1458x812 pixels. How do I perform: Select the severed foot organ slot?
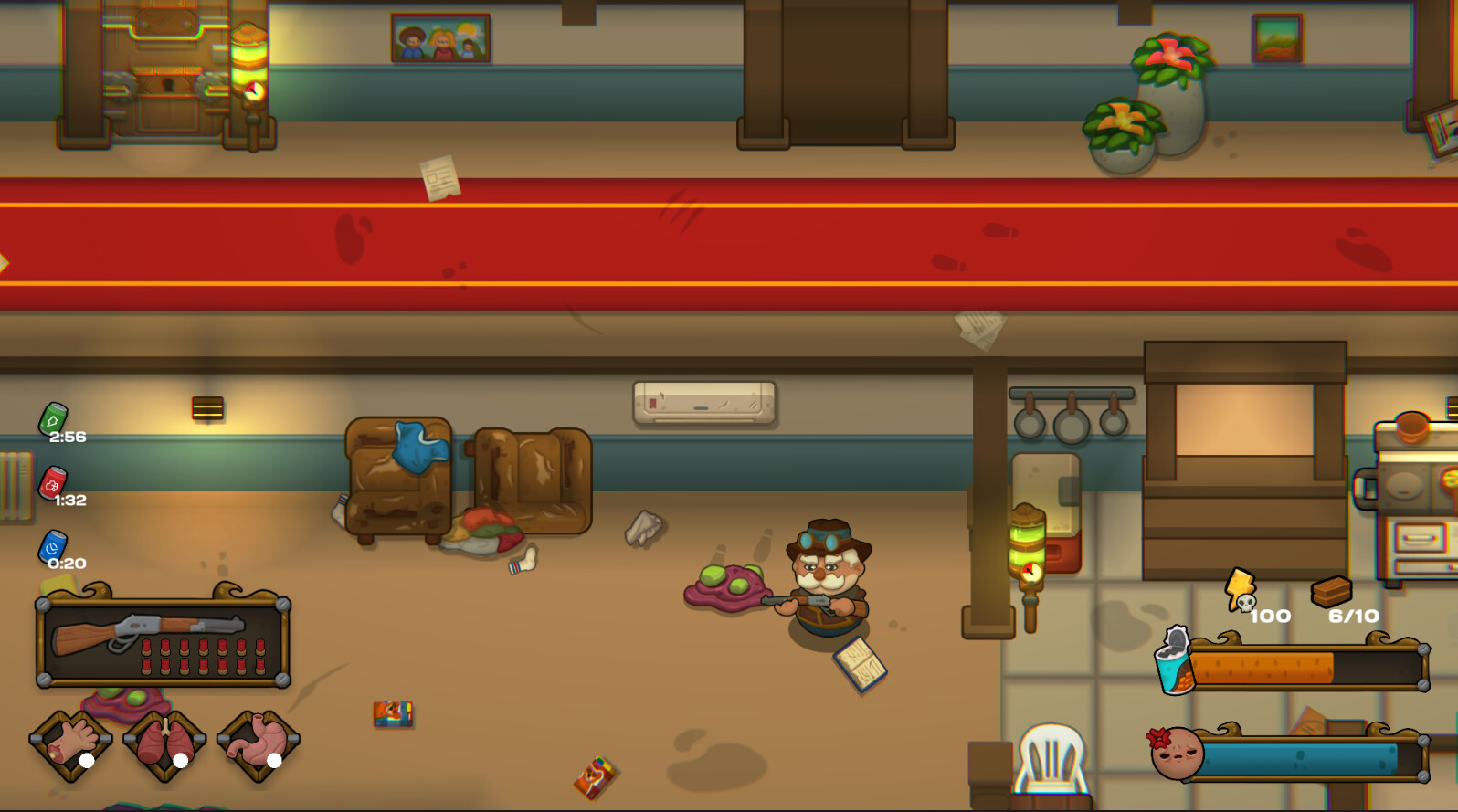coord(71,742)
